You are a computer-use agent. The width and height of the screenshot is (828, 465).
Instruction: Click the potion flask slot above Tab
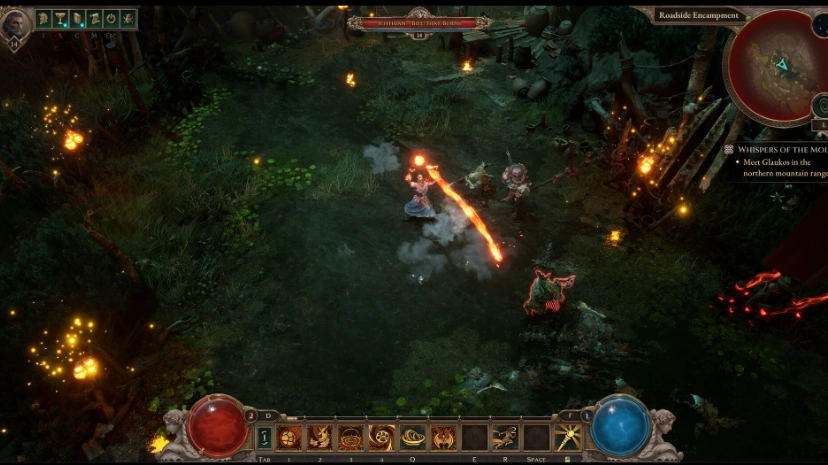tap(265, 438)
